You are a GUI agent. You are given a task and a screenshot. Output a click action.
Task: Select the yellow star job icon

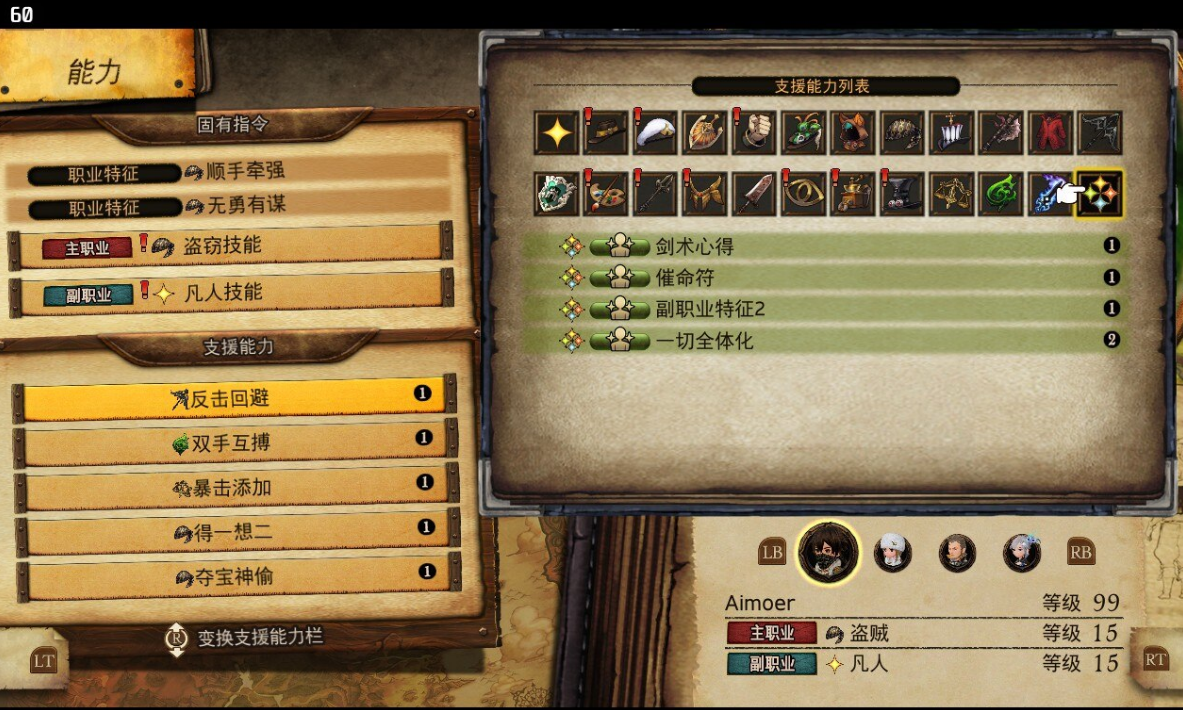point(554,133)
